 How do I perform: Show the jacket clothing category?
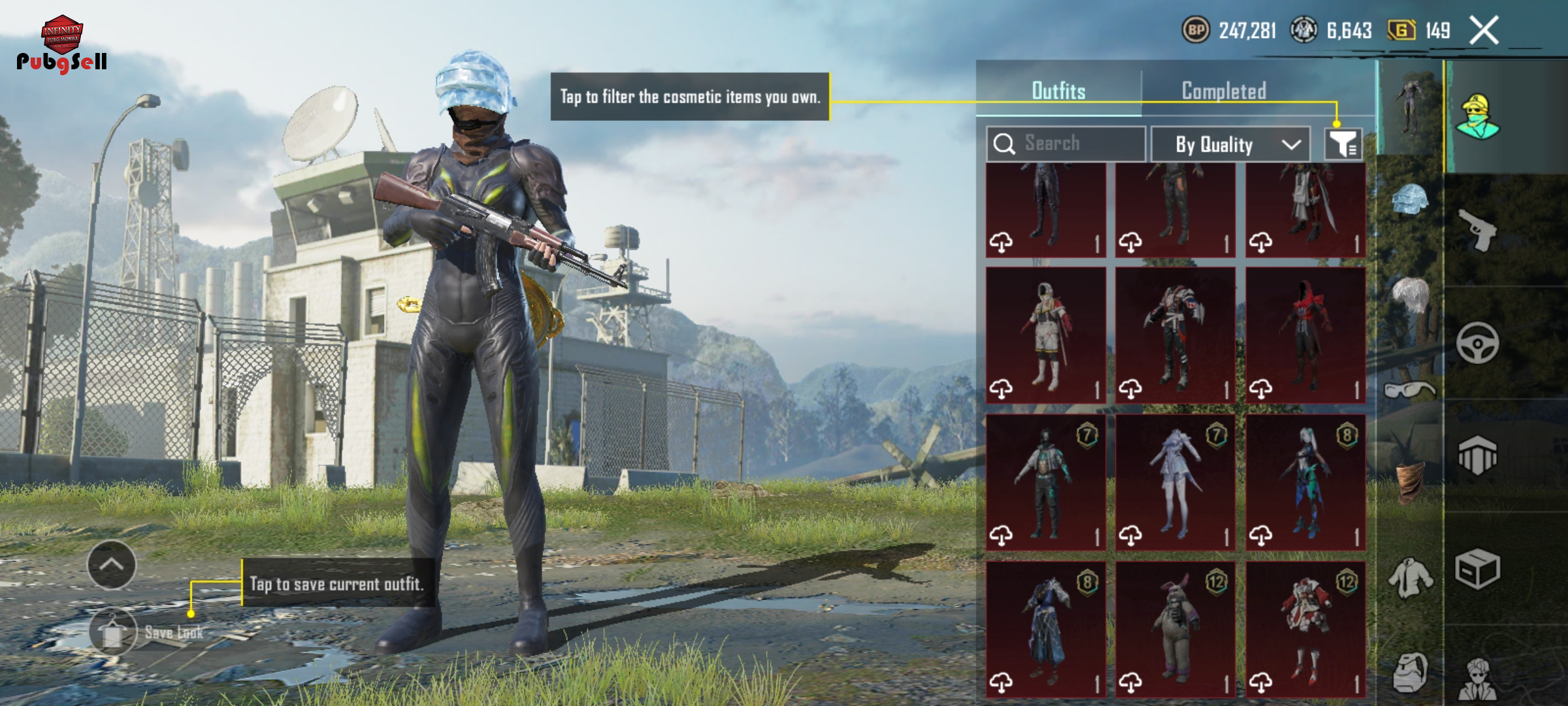point(1410,578)
